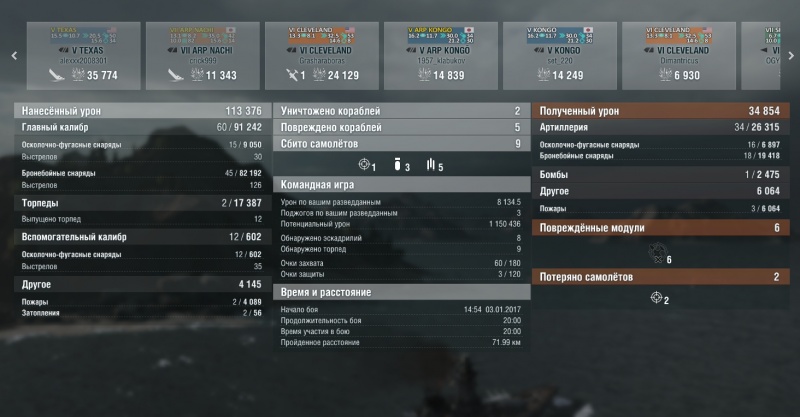Select the V Texas card of alexxx2008301
Screen dimensions: 800x417
click(x=82, y=55)
